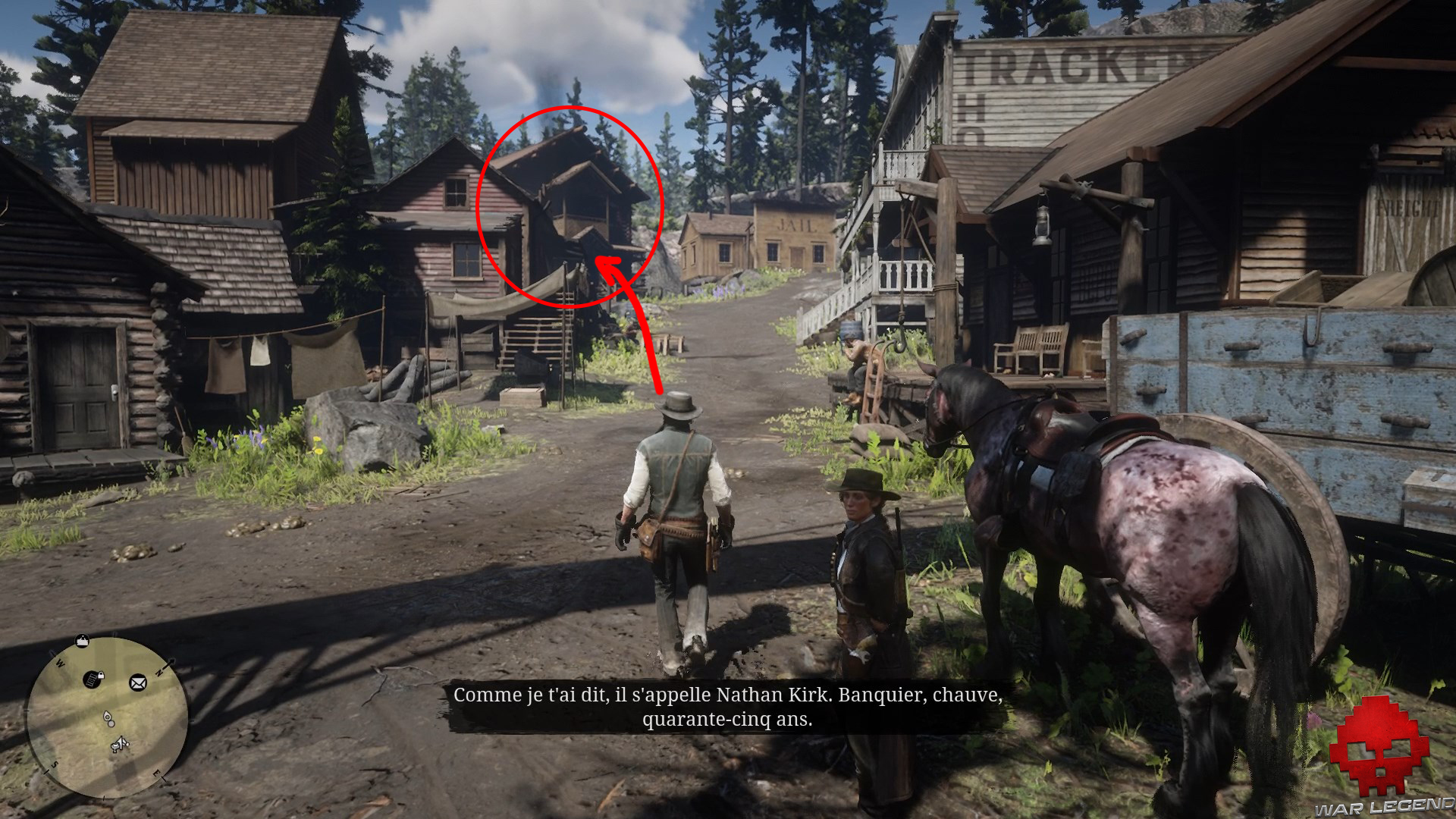The height and width of the screenshot is (819, 1456).
Task: Click the N compass letter on the minimap
Action: pyautogui.click(x=159, y=672)
